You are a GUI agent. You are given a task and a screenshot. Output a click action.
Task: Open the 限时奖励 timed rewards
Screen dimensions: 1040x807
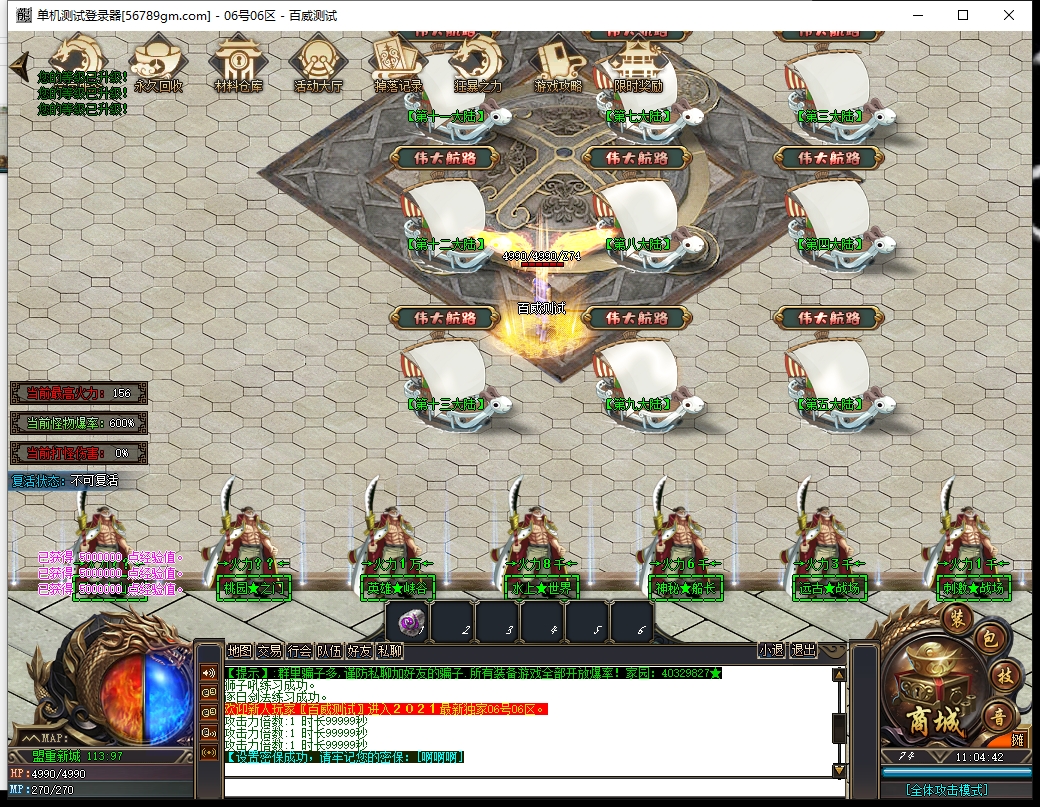(637, 64)
